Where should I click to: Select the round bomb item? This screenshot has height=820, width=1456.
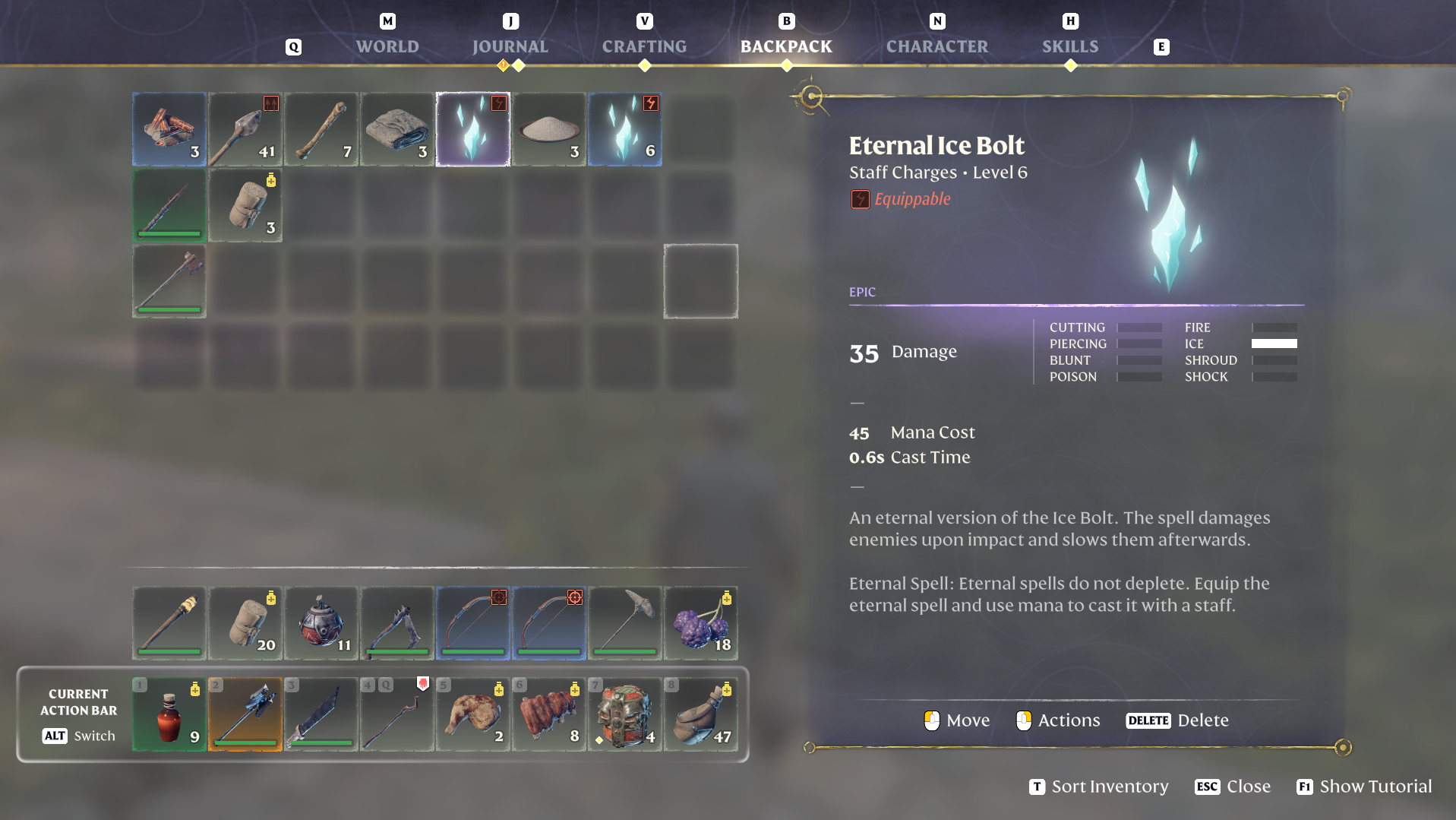(321, 623)
